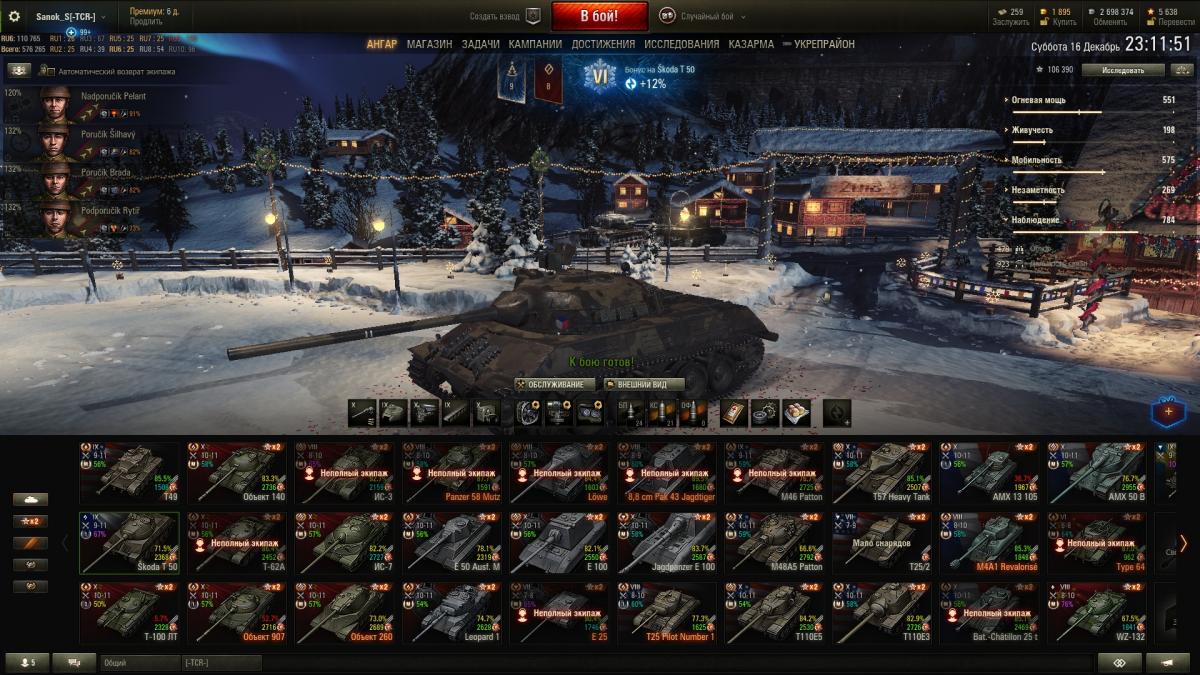Pick the Leopard 1 tank tile

point(452,612)
